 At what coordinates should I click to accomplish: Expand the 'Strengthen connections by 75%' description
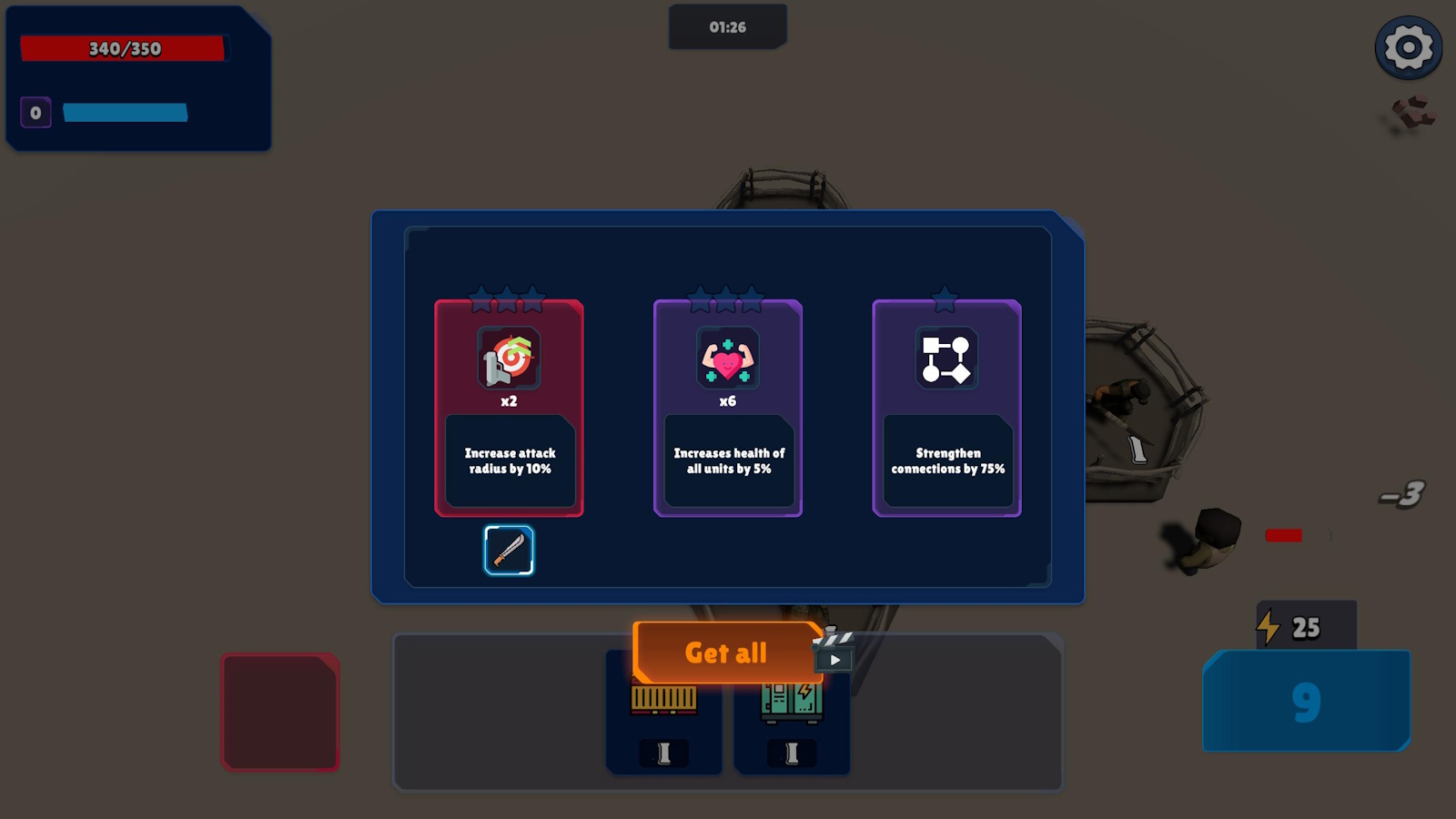click(x=946, y=461)
